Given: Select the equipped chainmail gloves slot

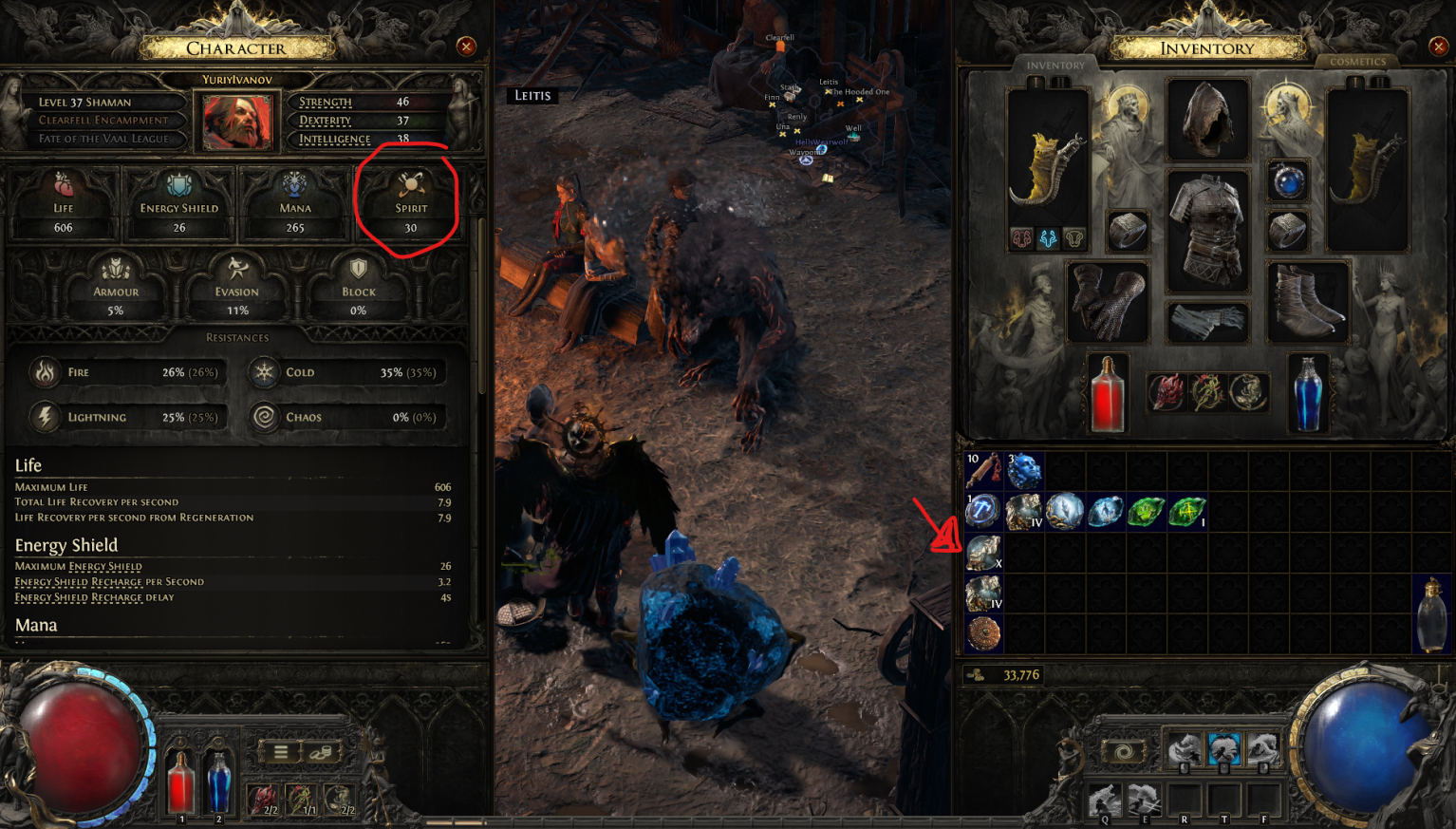Looking at the screenshot, I should point(1108,302).
